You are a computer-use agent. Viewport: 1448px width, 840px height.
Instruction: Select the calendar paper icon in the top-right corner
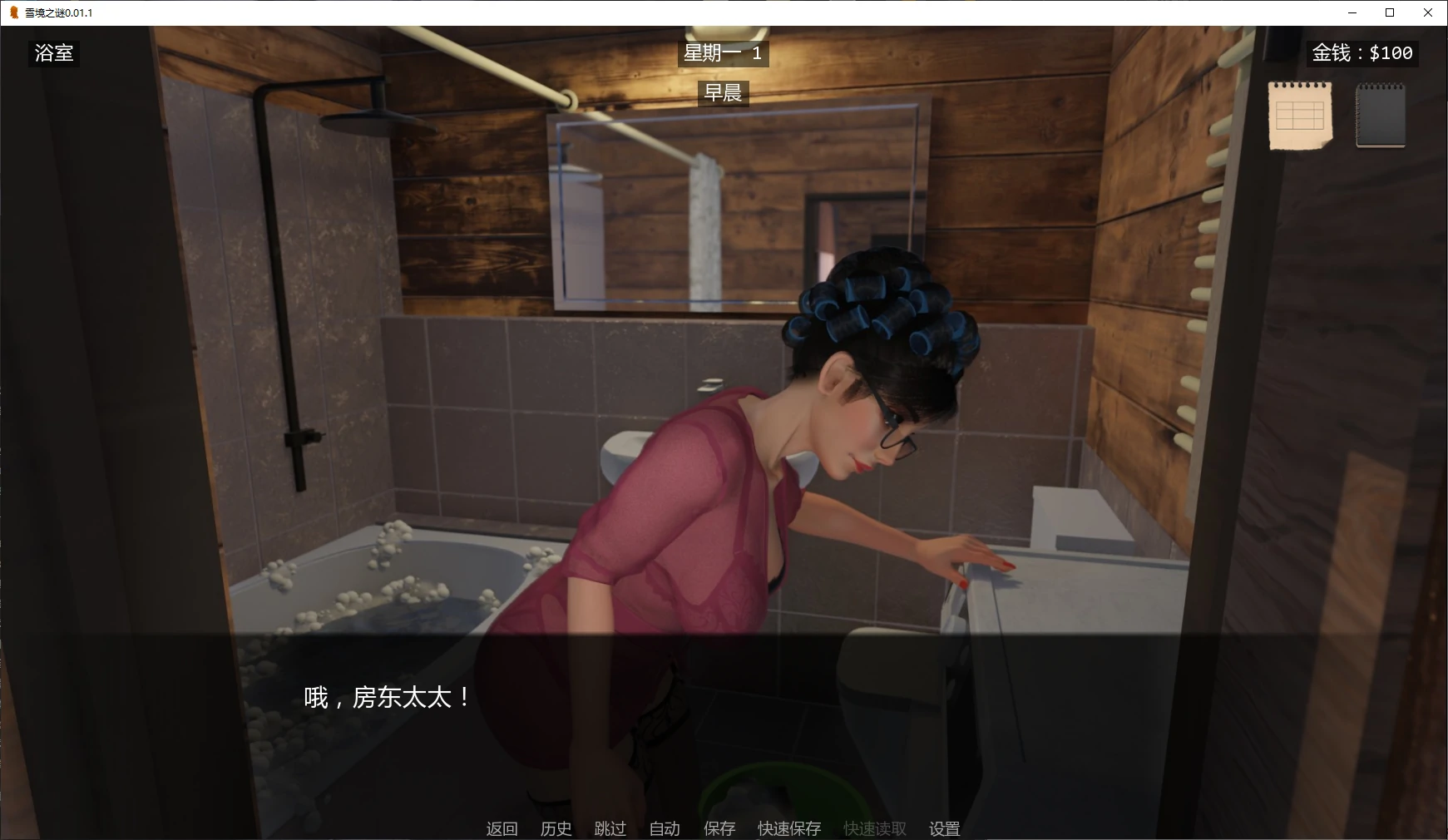tap(1299, 114)
